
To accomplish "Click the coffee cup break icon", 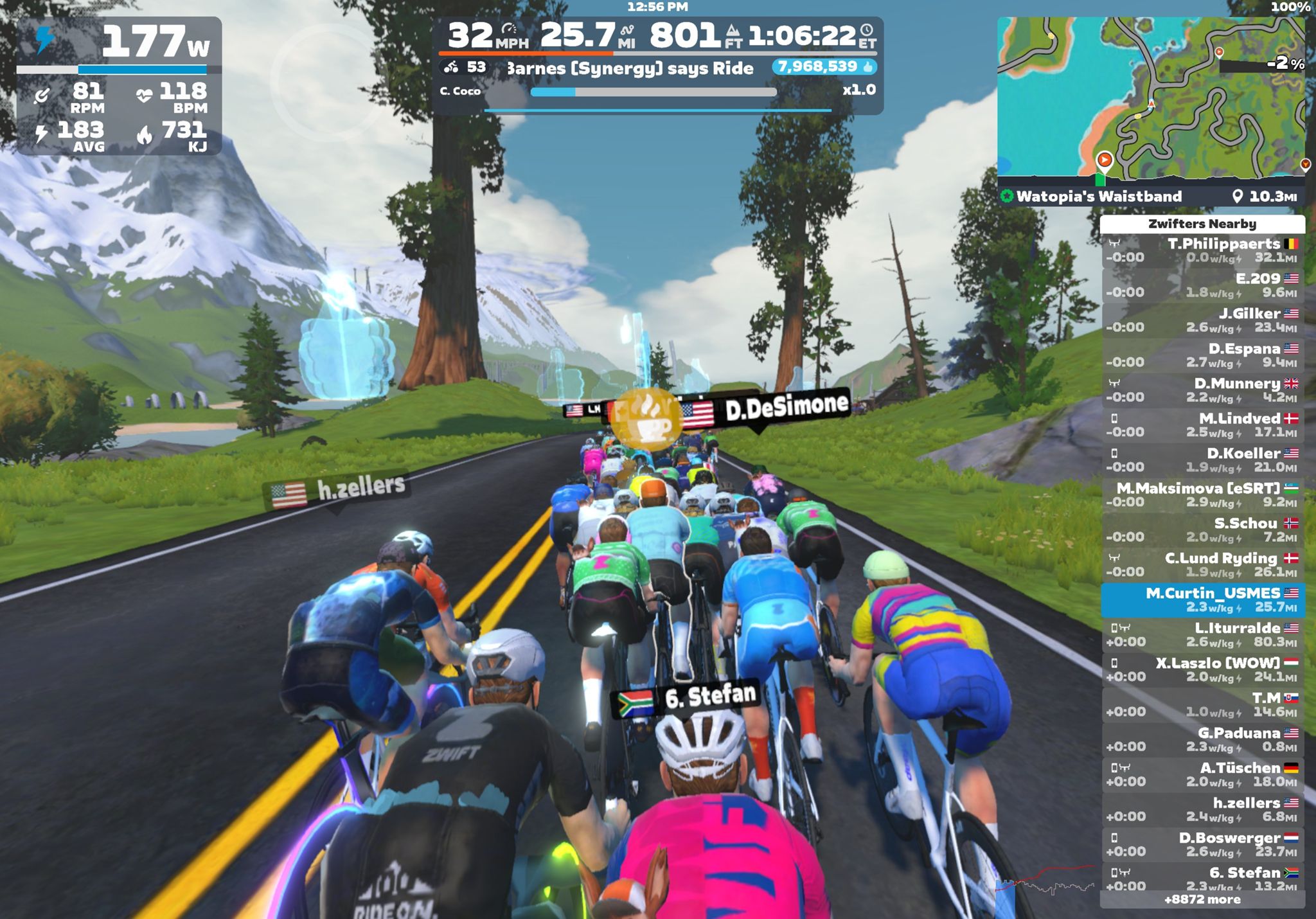I will tap(645, 419).
